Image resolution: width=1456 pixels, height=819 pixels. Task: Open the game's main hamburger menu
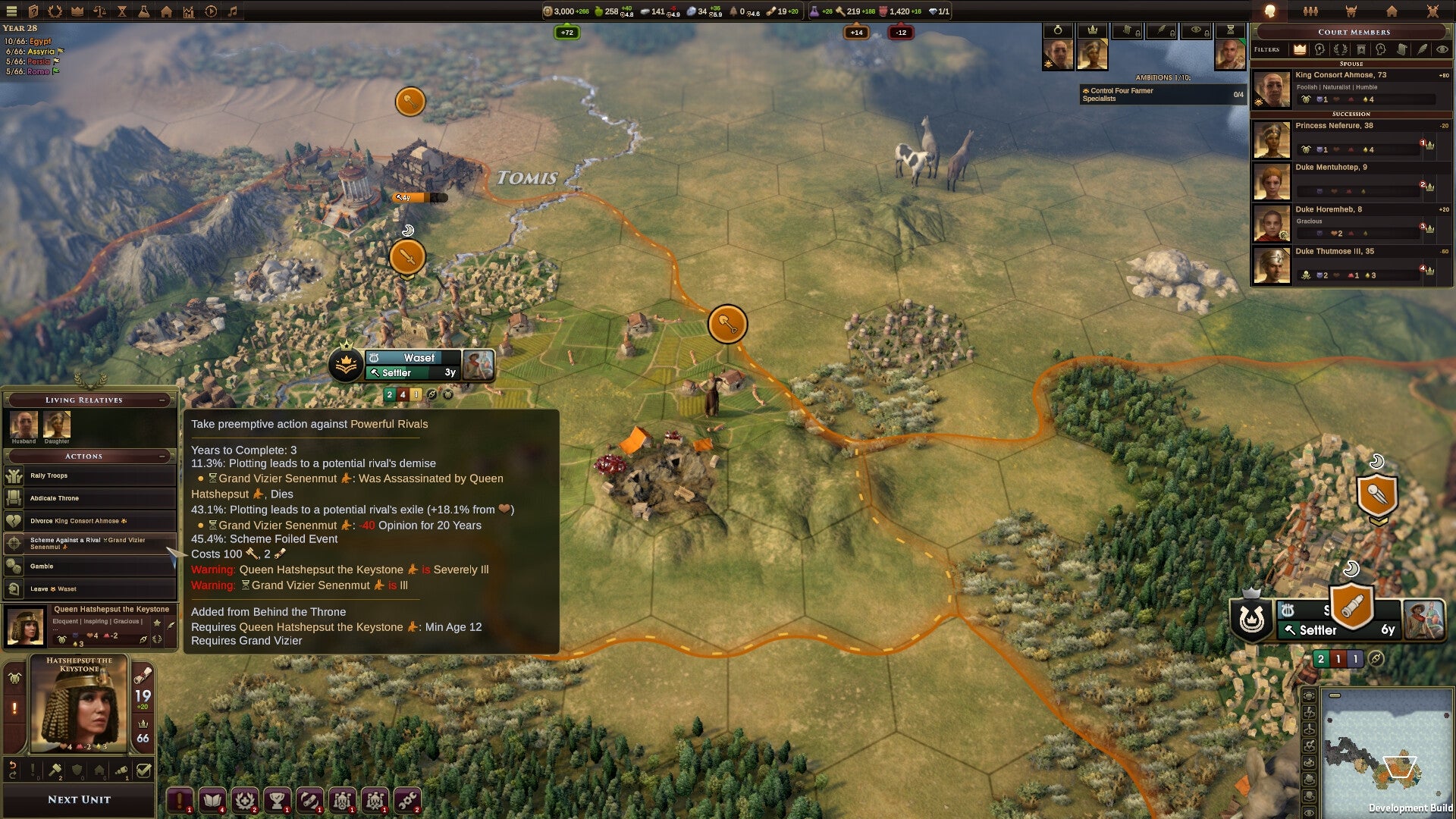11,11
